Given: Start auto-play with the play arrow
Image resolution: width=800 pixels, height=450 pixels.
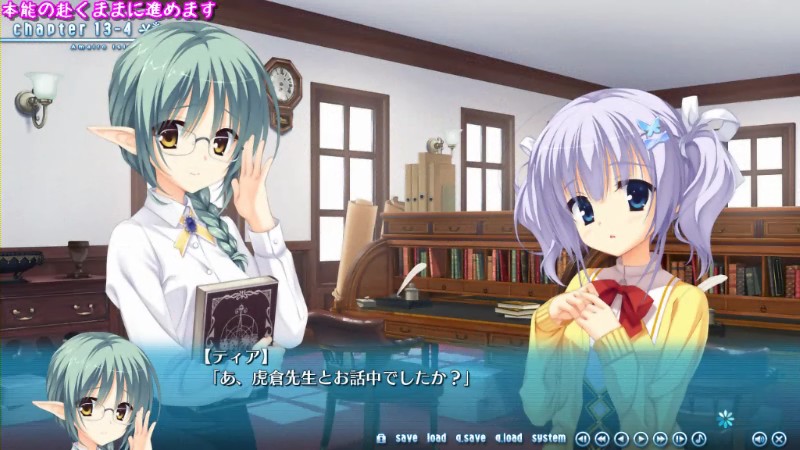Looking at the screenshot, I should (x=641, y=438).
